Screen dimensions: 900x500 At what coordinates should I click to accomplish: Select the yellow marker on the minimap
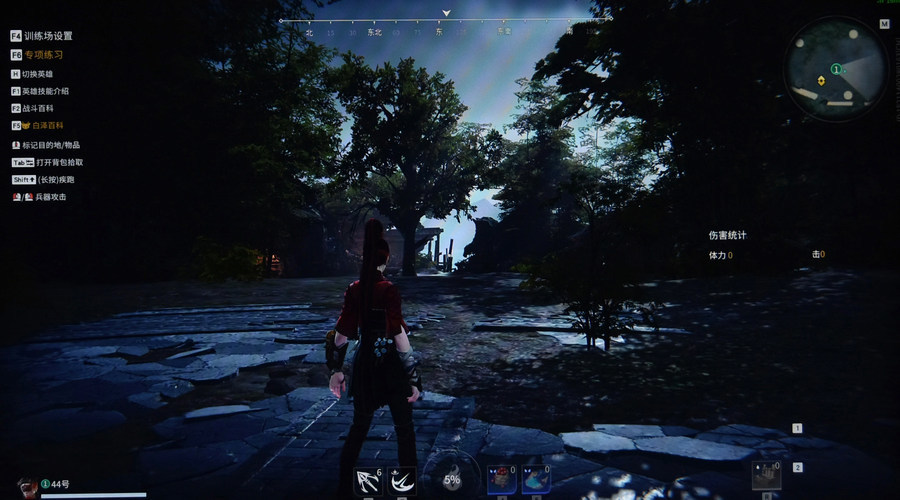coord(821,80)
